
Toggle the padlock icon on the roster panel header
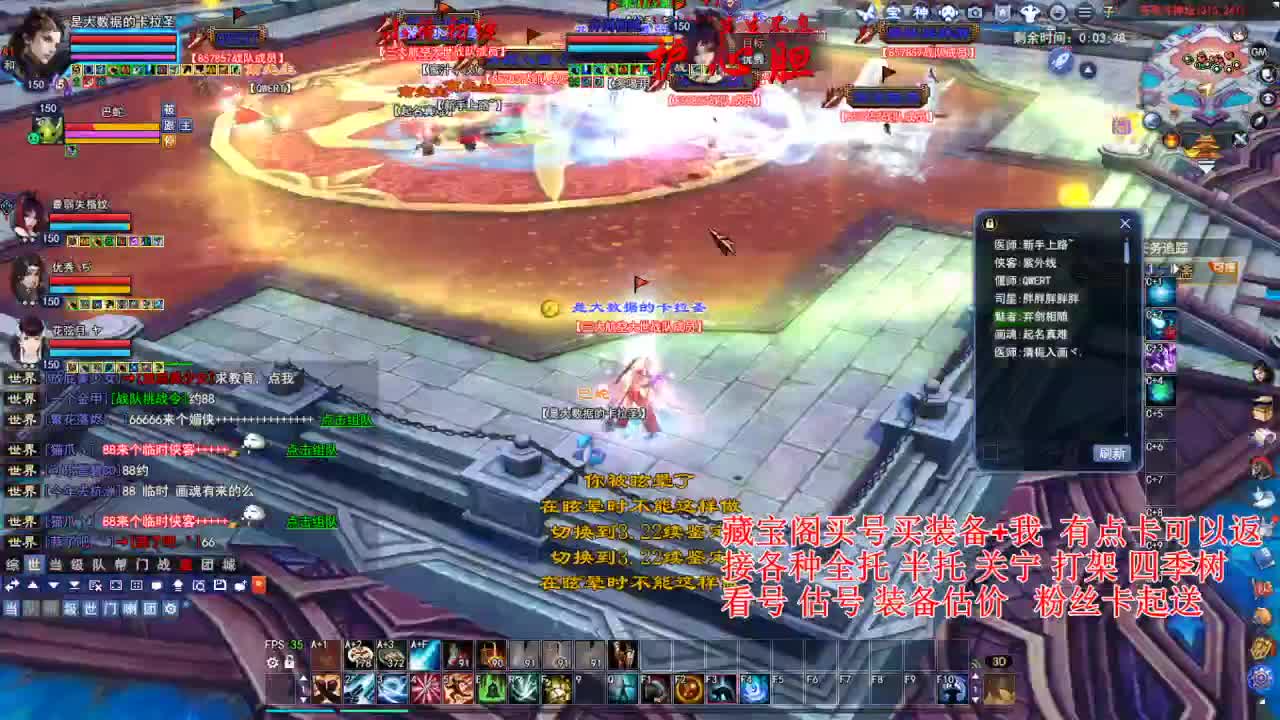(x=989, y=224)
